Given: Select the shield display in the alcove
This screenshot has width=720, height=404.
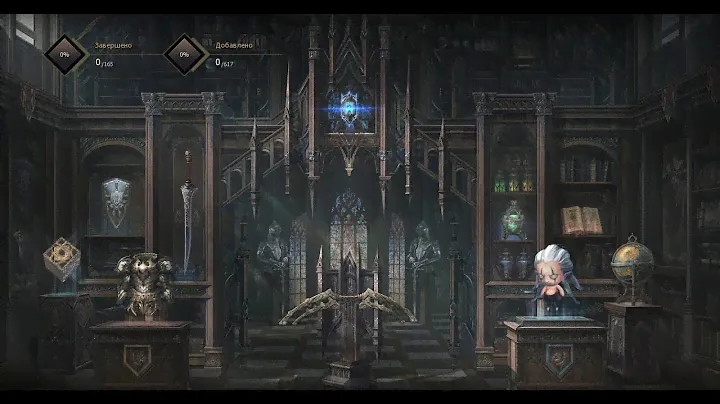Looking at the screenshot, I should point(117,200).
